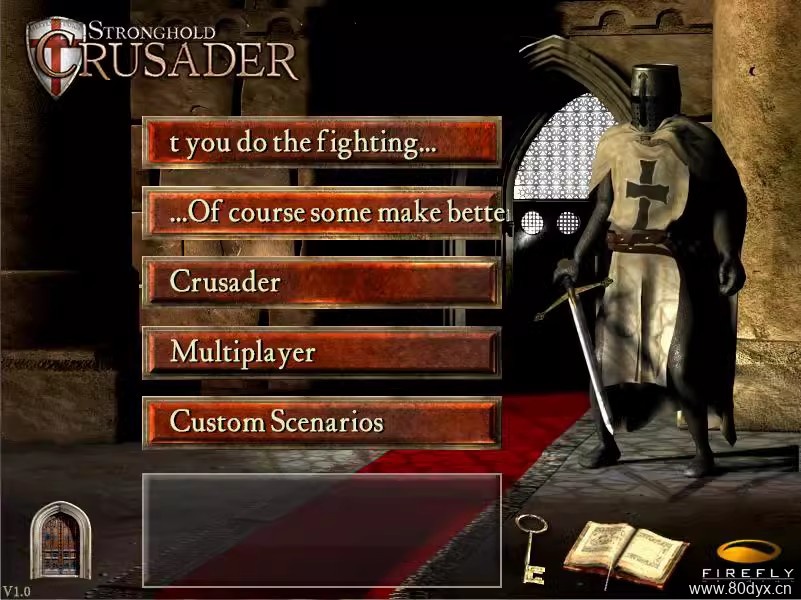801x600 pixels.
Task: Click the Firefly studio logo
Action: (747, 558)
